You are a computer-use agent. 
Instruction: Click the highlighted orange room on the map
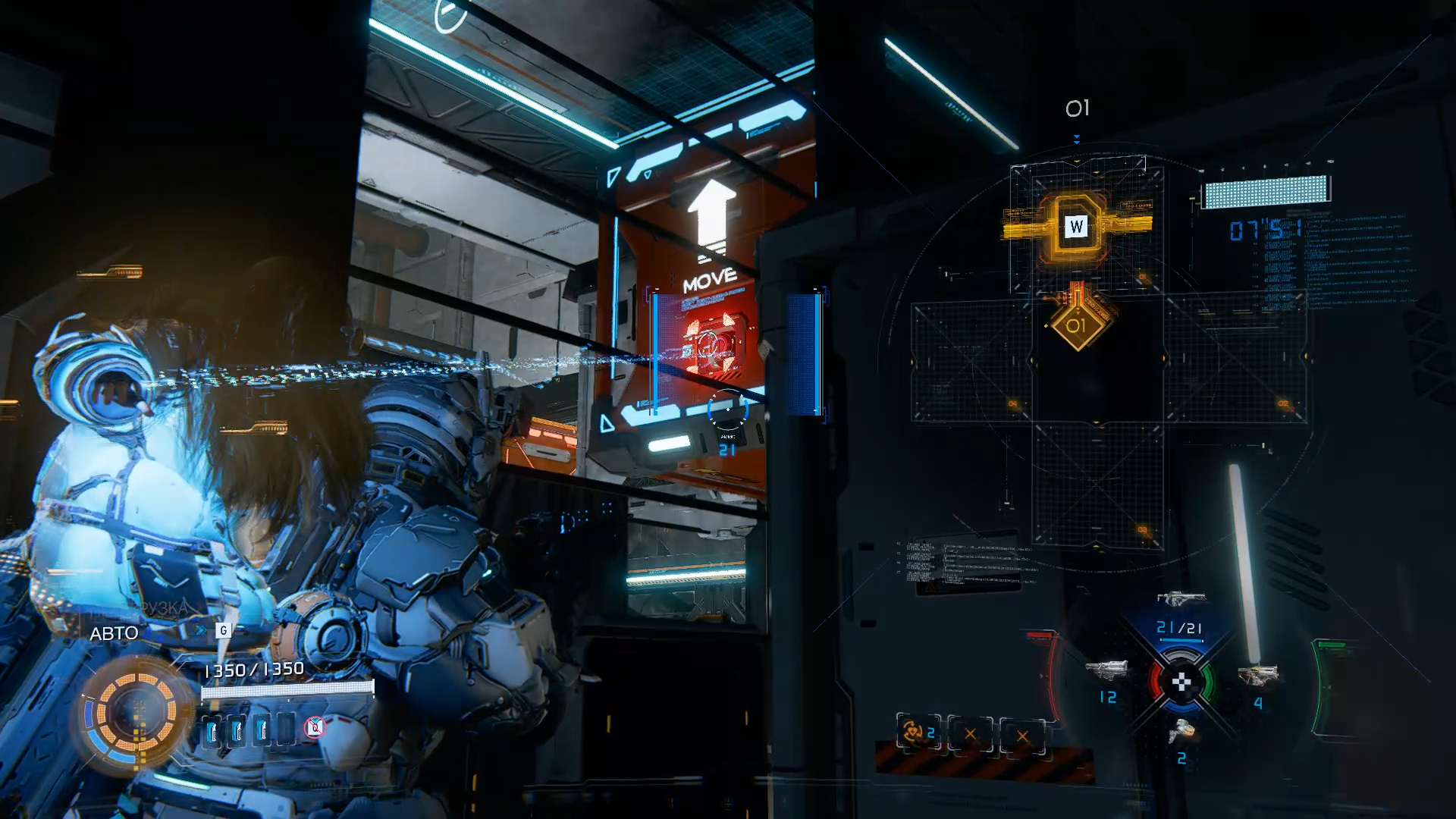1076,225
